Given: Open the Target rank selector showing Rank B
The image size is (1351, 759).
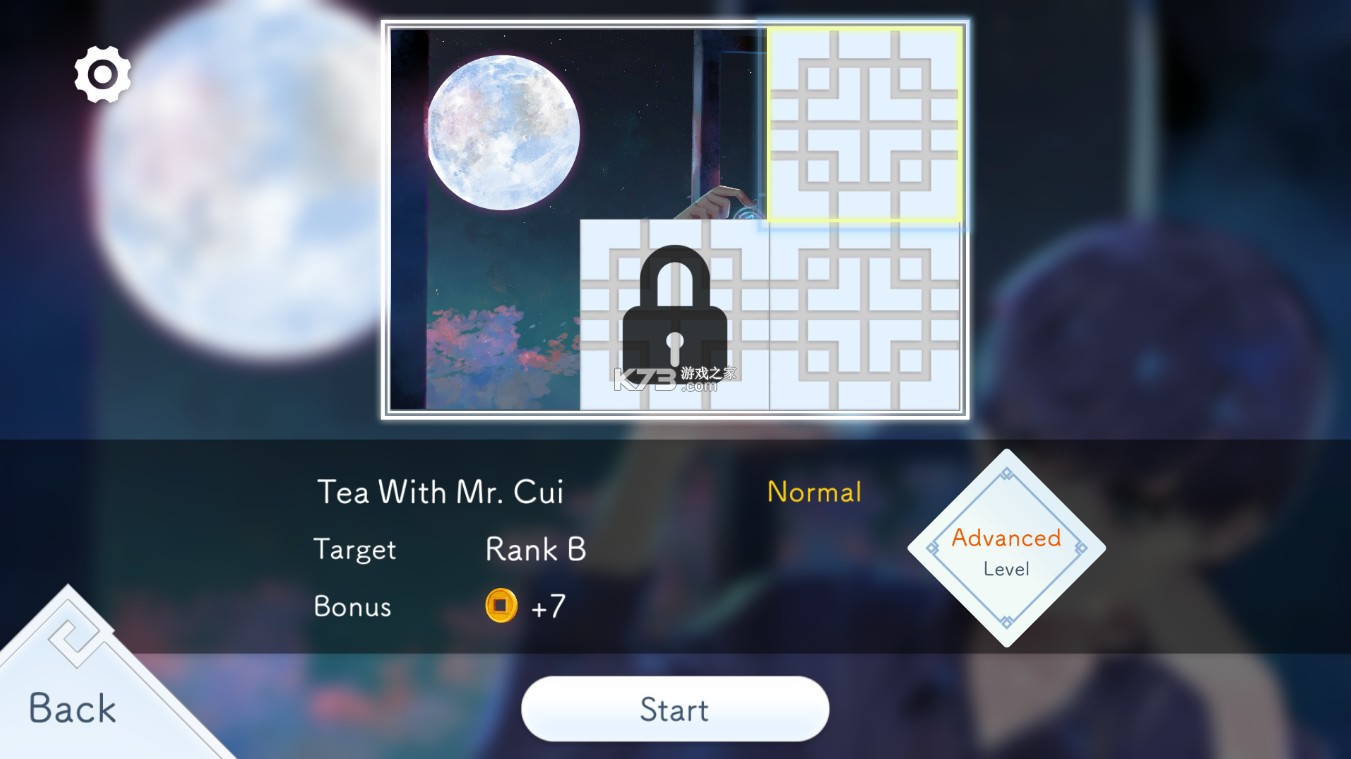Looking at the screenshot, I should tap(535, 549).
